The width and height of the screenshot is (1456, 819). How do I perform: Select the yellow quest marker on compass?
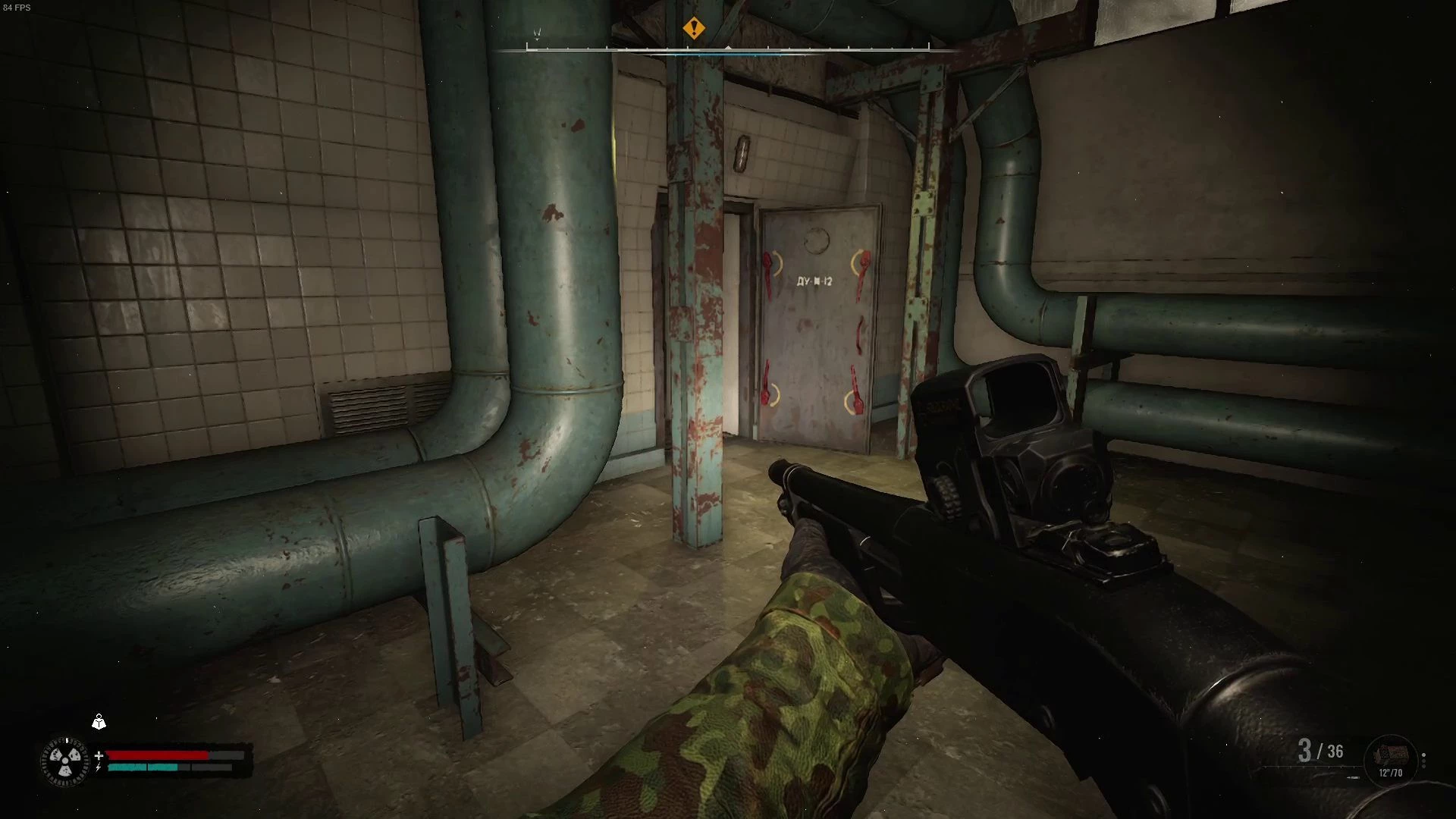[x=693, y=29]
